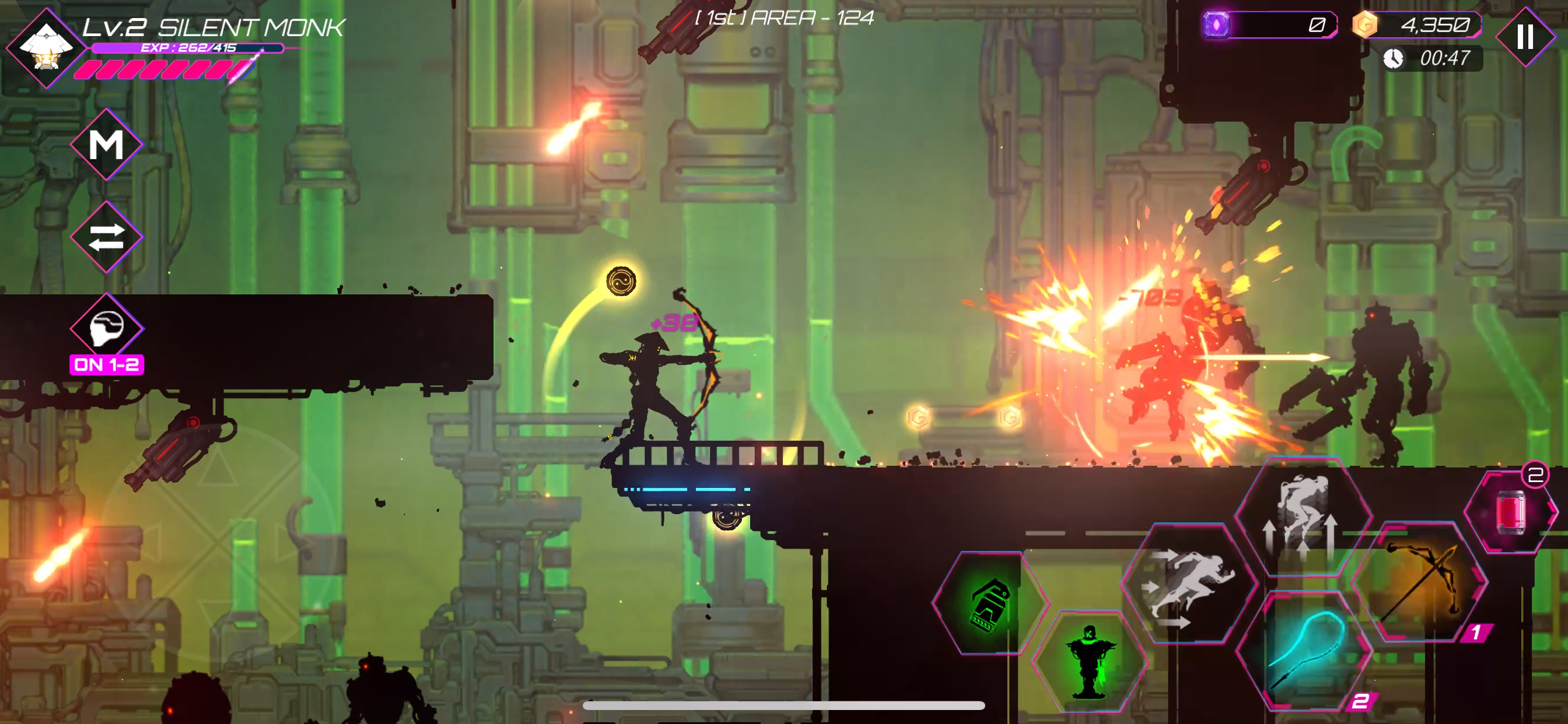Viewport: 1568px width, 724px height.
Task: Pause the game with the pause button
Action: pos(1525,37)
